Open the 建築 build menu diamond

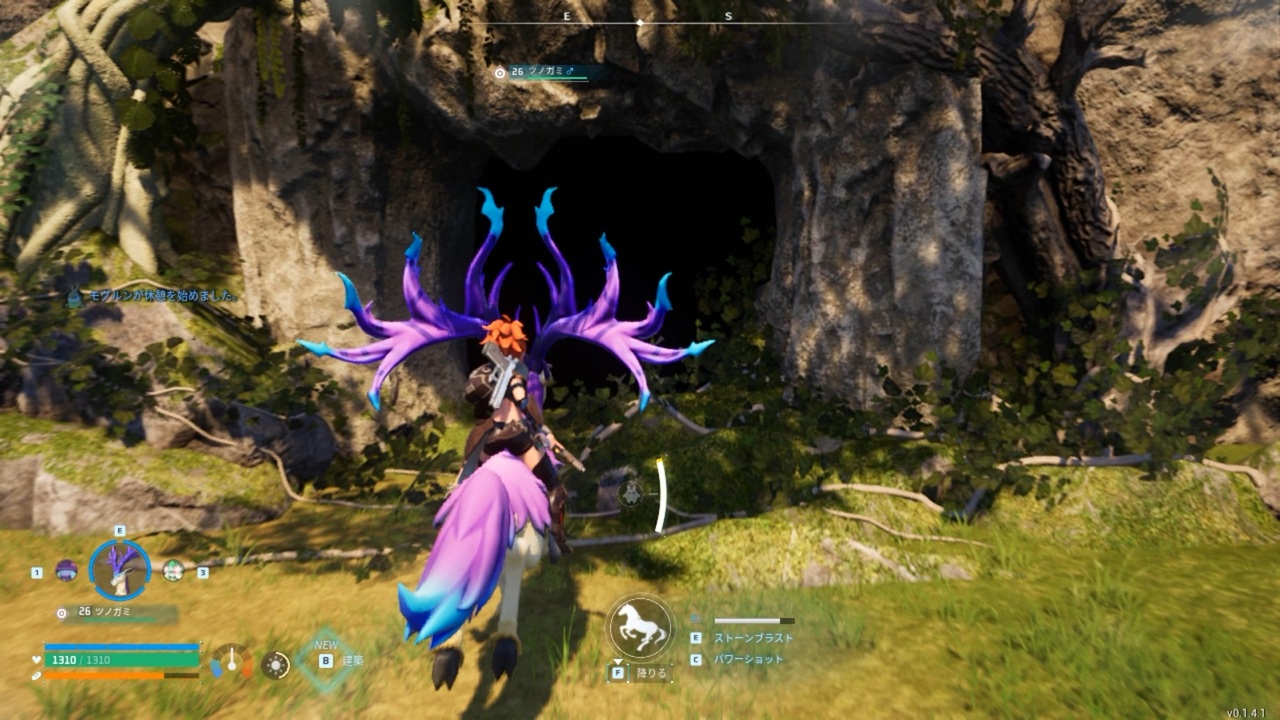click(327, 660)
